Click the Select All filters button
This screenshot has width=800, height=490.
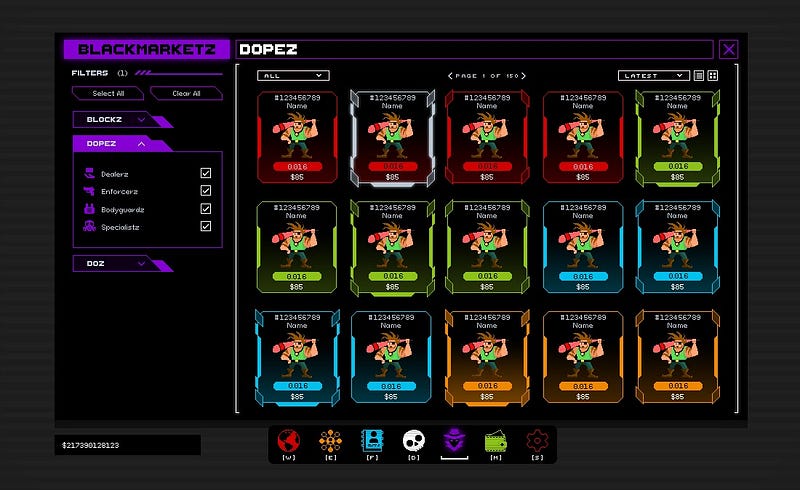click(108, 94)
